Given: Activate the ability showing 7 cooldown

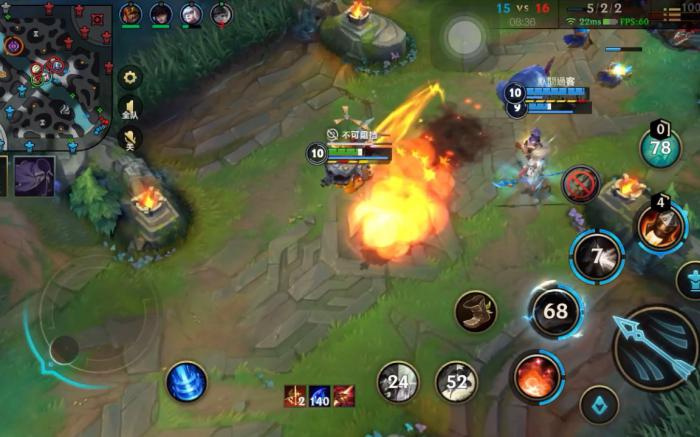Looking at the screenshot, I should 598,257.
